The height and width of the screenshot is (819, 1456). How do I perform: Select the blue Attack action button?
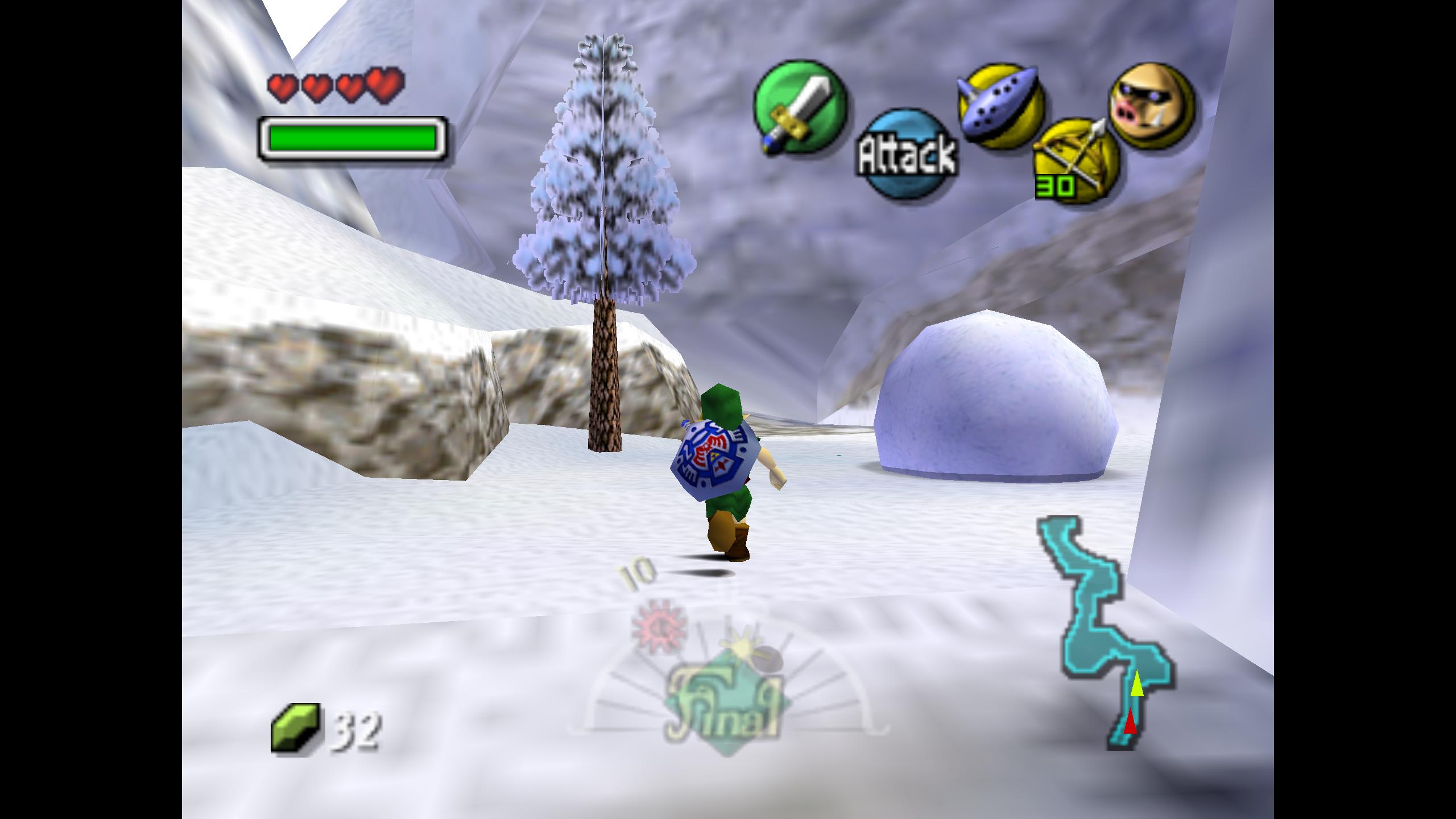click(907, 154)
